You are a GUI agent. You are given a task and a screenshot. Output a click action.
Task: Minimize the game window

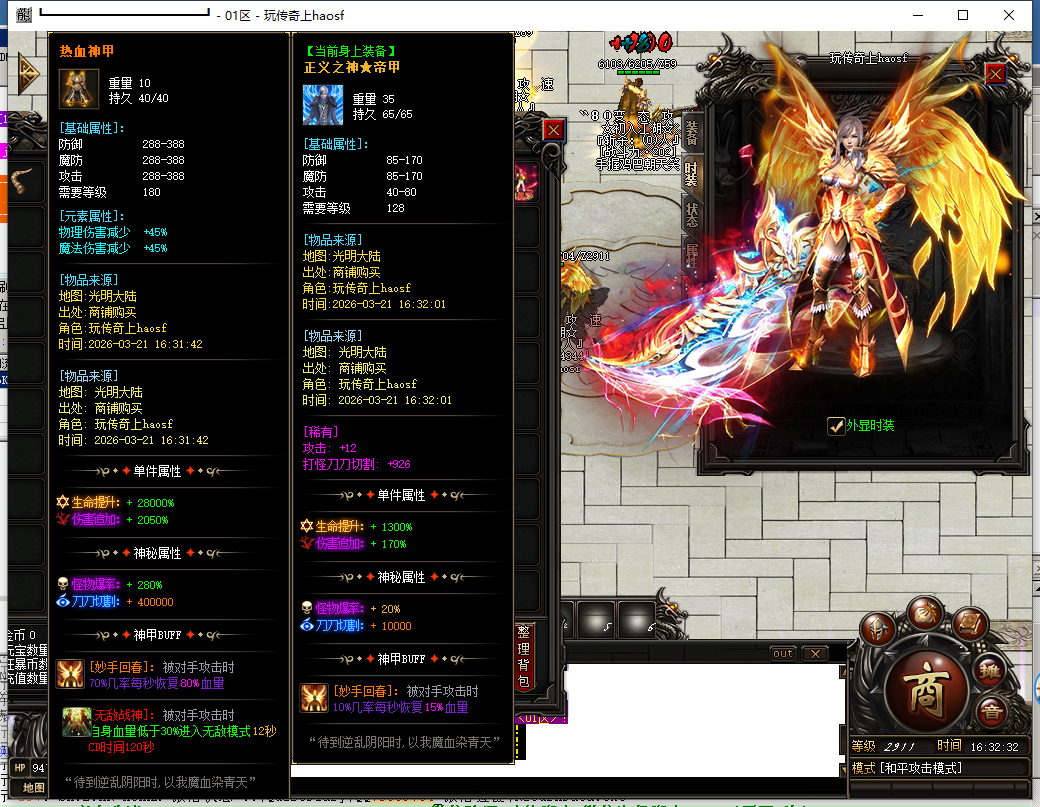[x=917, y=15]
